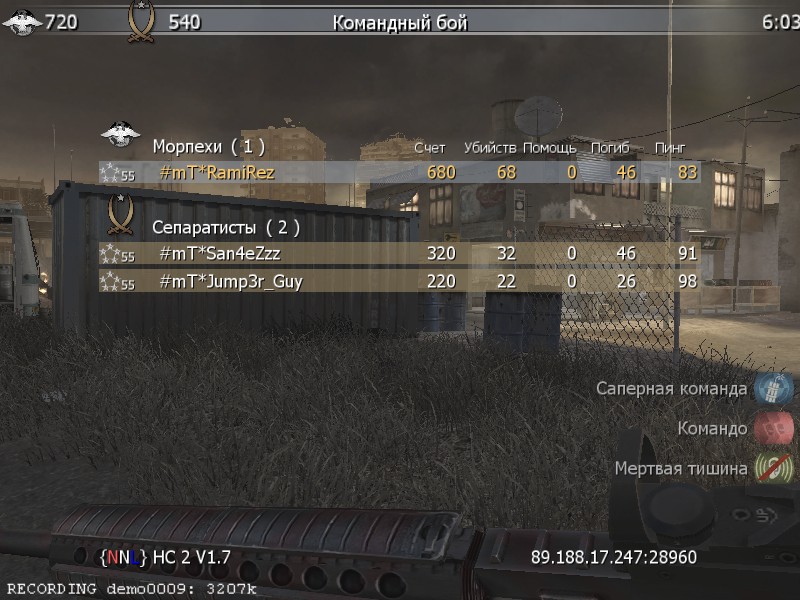Click the Сепаратисты team header
The image size is (800, 600).
click(x=225, y=227)
